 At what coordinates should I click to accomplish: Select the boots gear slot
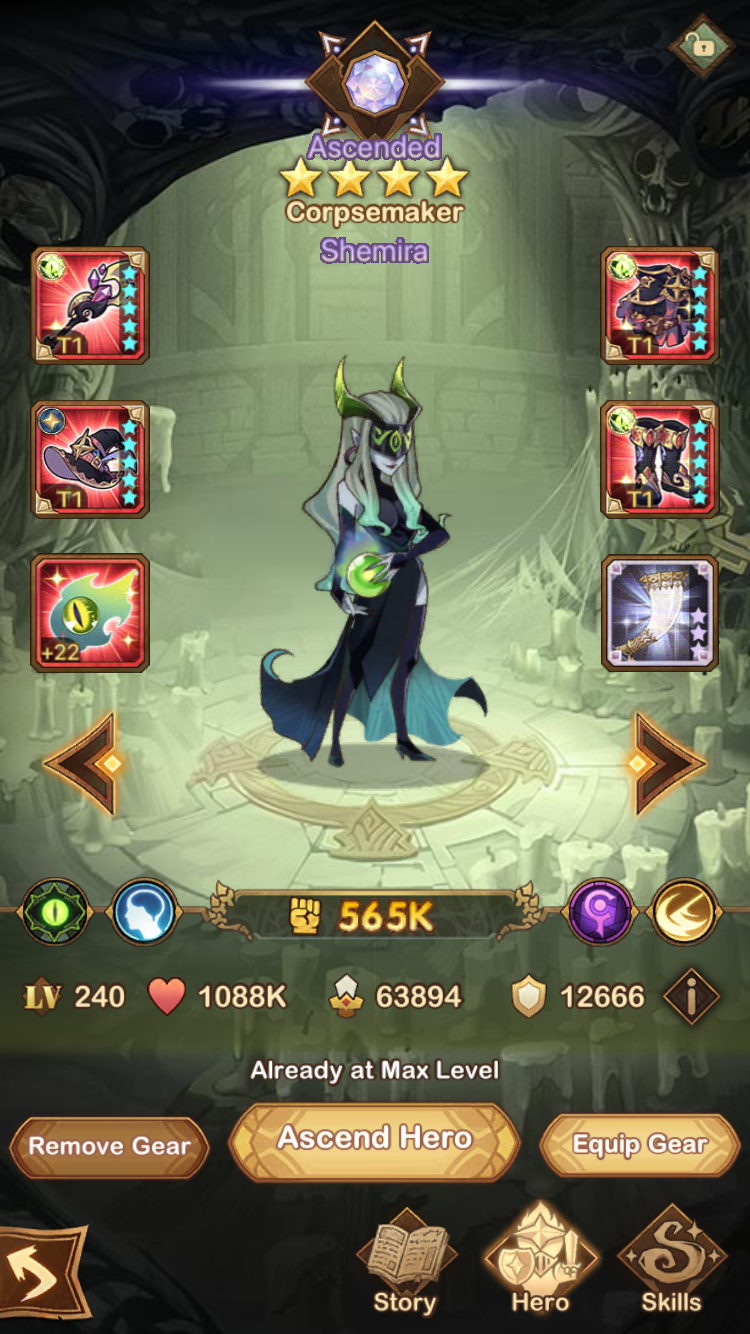click(660, 460)
